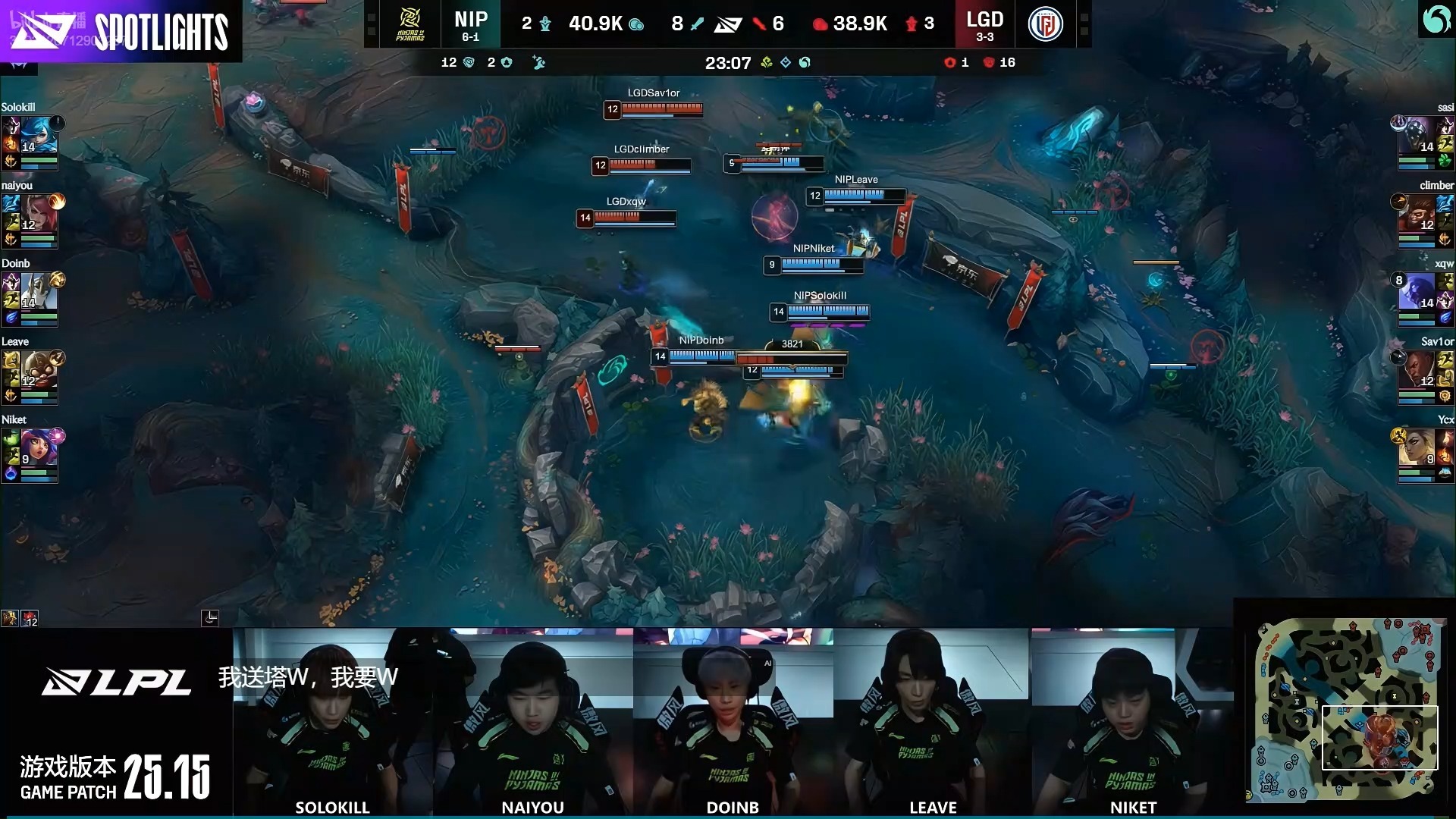
Task: Click the game timer showing 23:07
Action: (728, 64)
